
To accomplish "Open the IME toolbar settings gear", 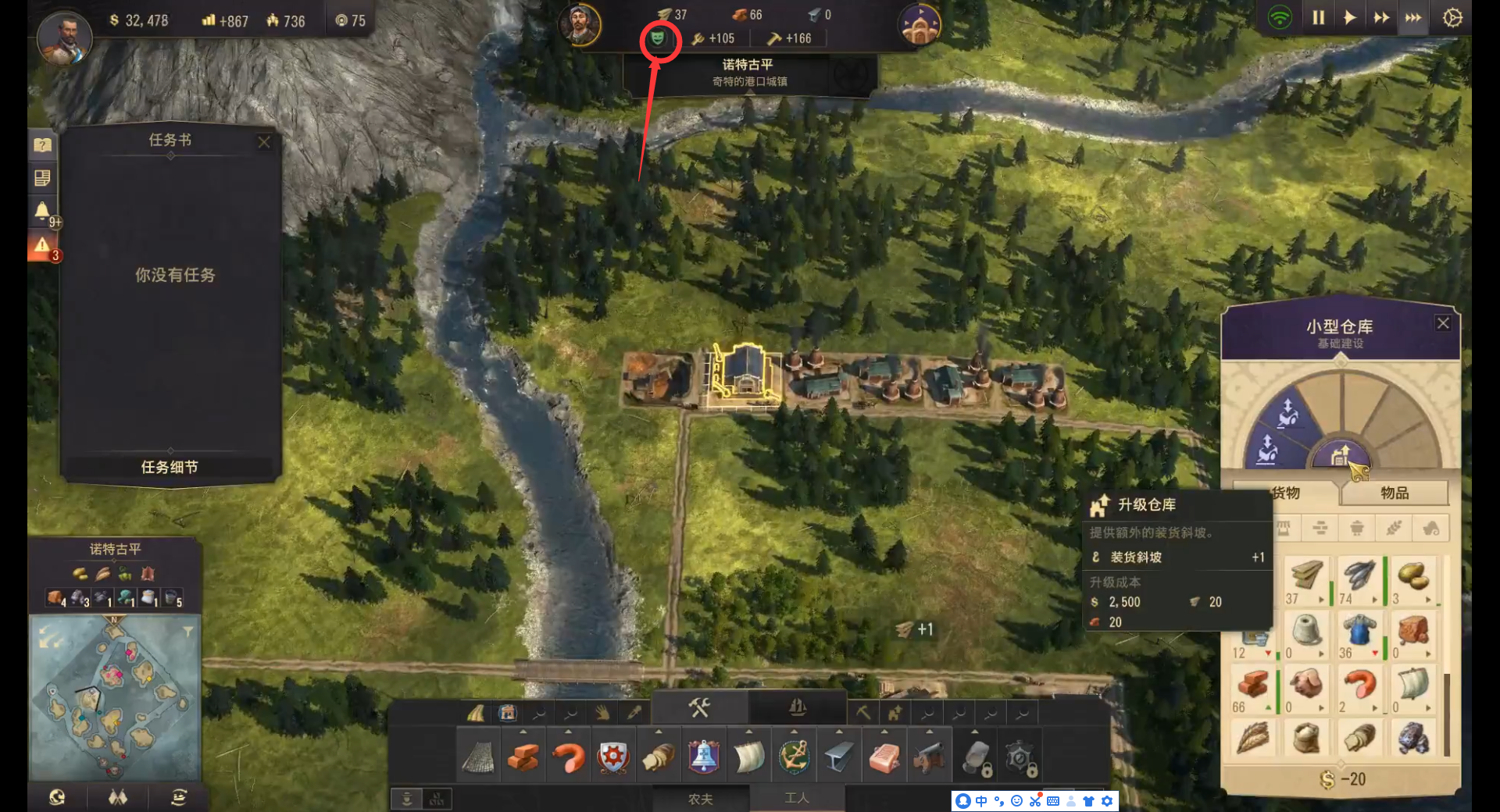I will pyautogui.click(x=1107, y=801).
